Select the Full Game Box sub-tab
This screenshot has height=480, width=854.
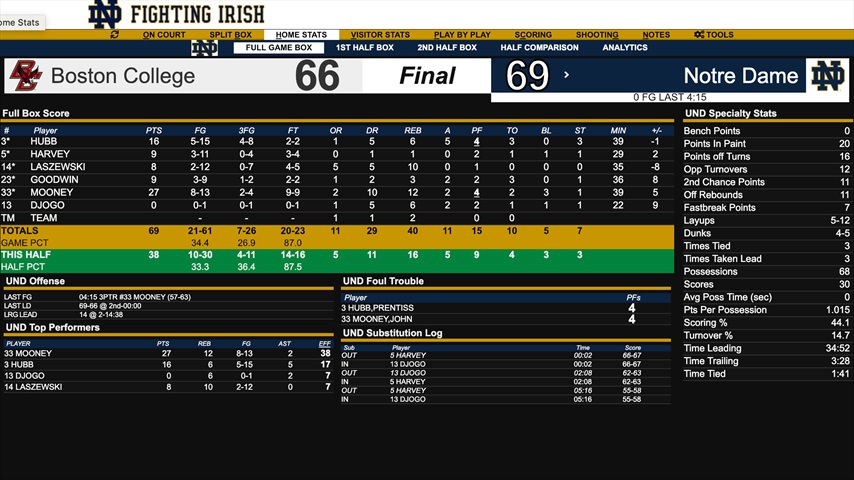(278, 48)
